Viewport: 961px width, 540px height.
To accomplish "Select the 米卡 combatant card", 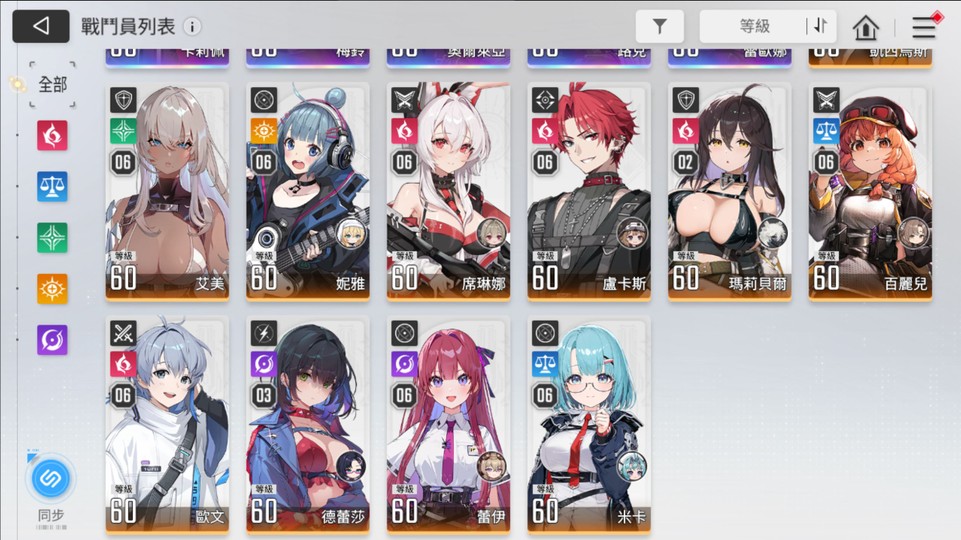I will click(589, 423).
